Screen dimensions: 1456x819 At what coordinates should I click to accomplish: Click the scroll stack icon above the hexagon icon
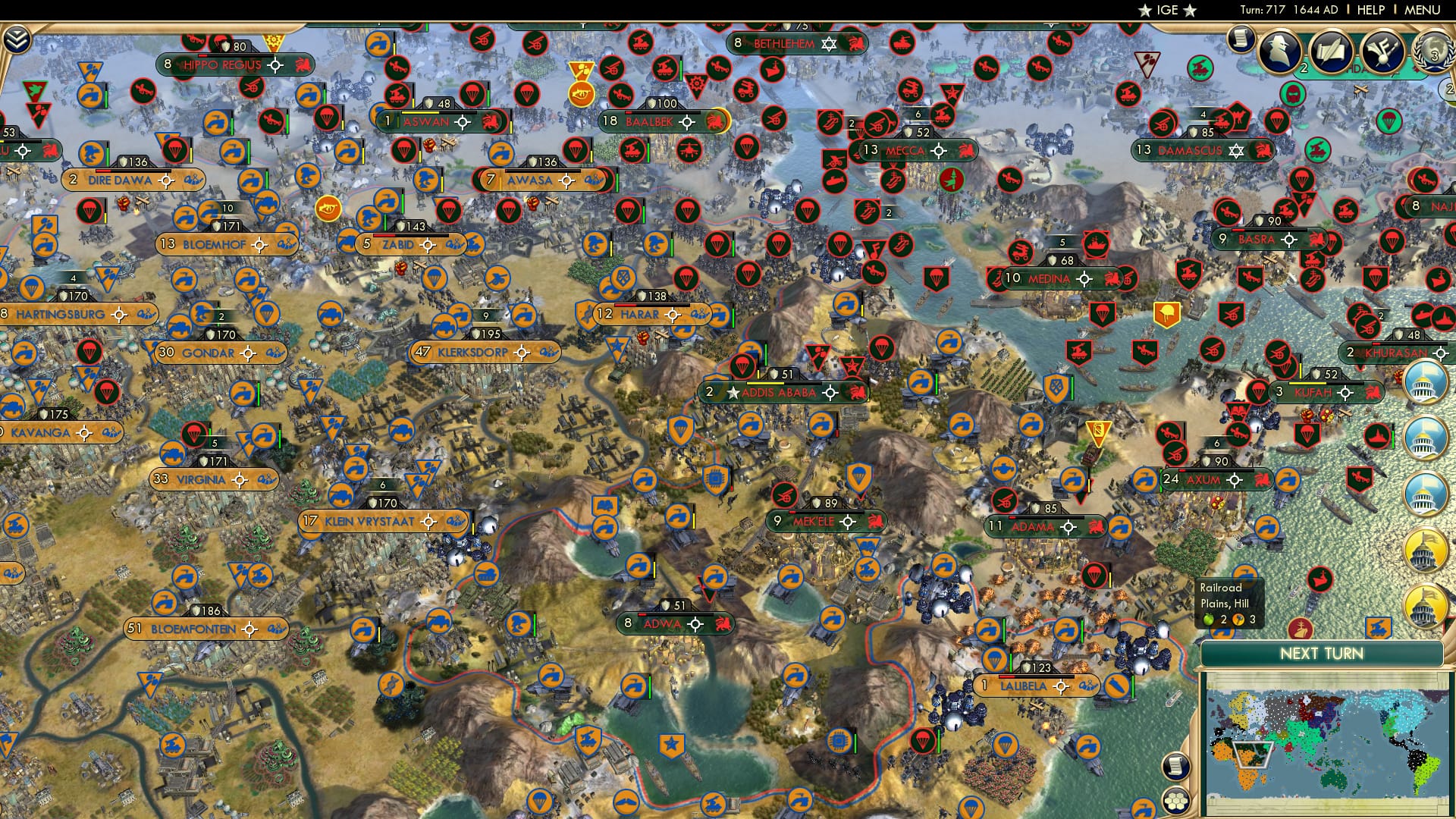1175,766
